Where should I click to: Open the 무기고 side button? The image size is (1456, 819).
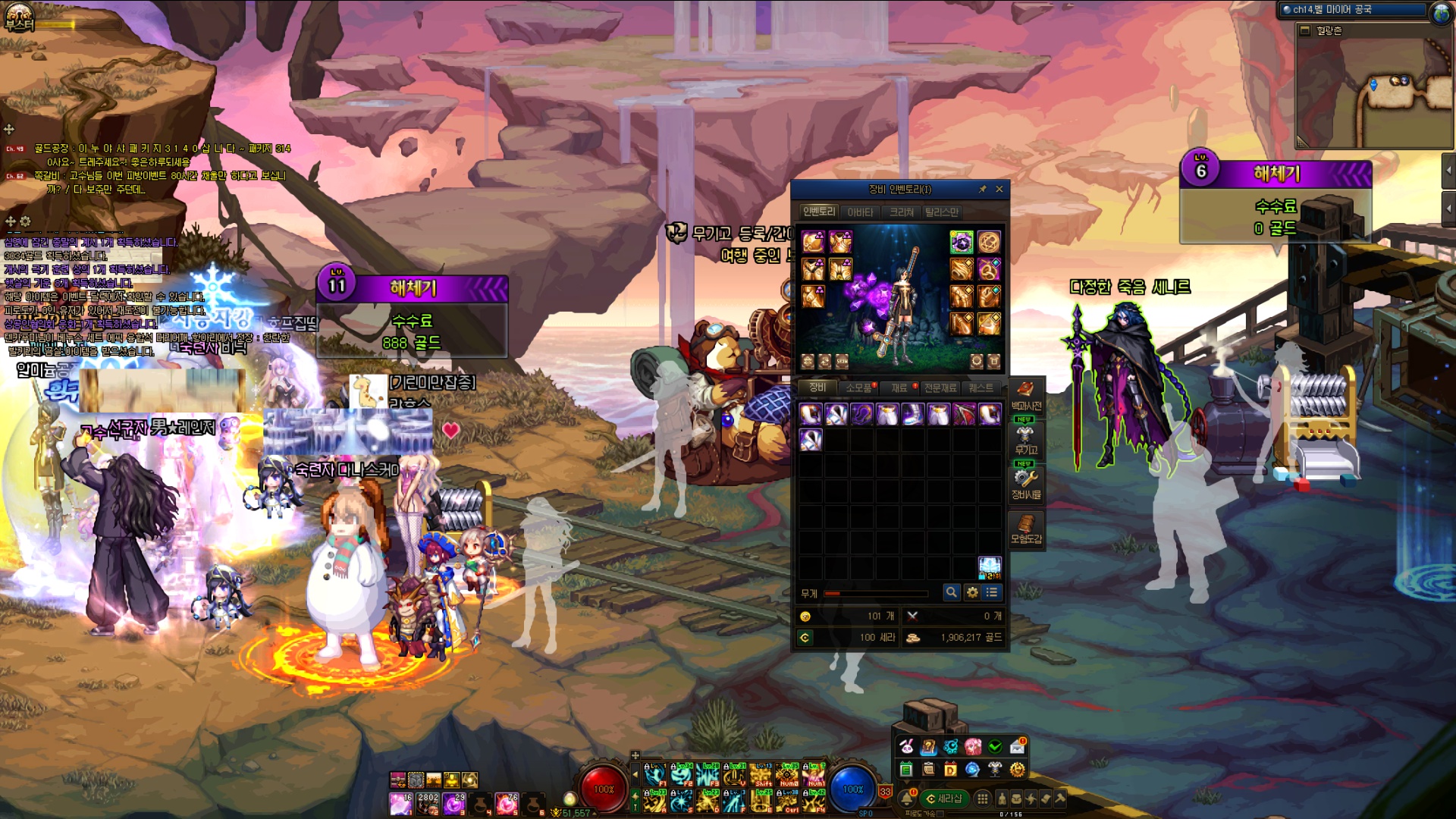(1026, 439)
